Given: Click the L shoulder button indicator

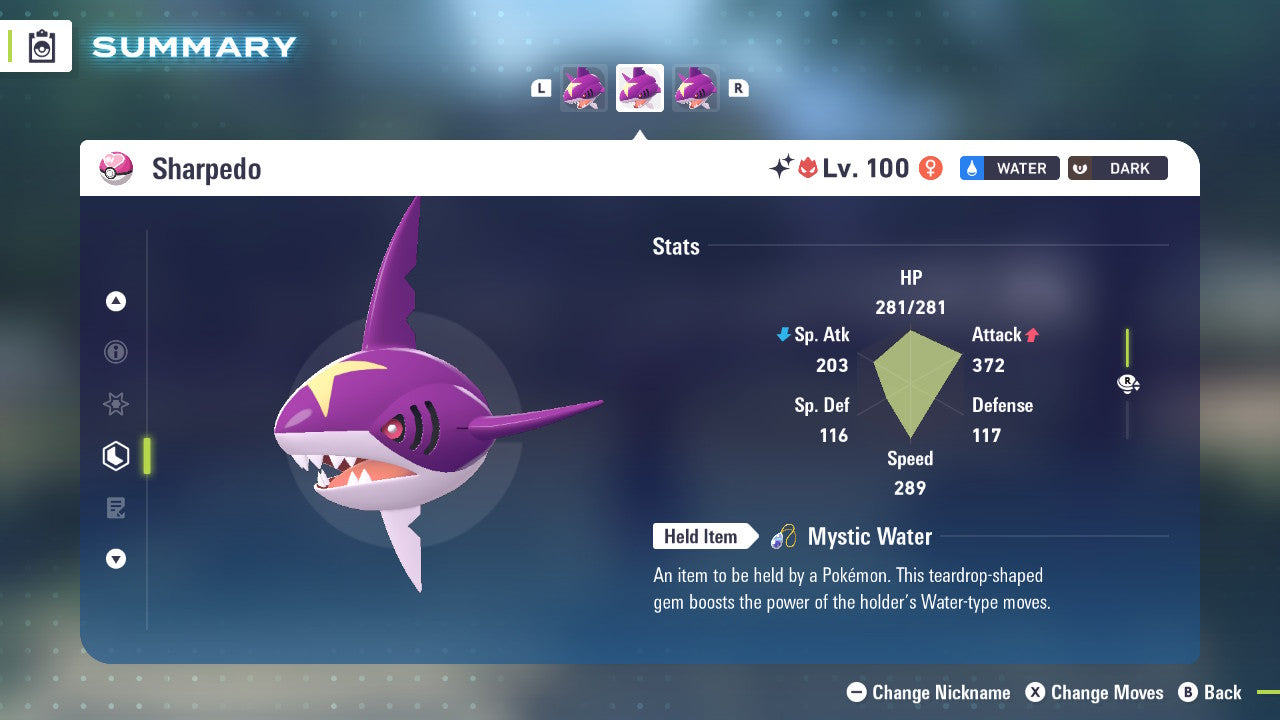Looking at the screenshot, I should [541, 88].
